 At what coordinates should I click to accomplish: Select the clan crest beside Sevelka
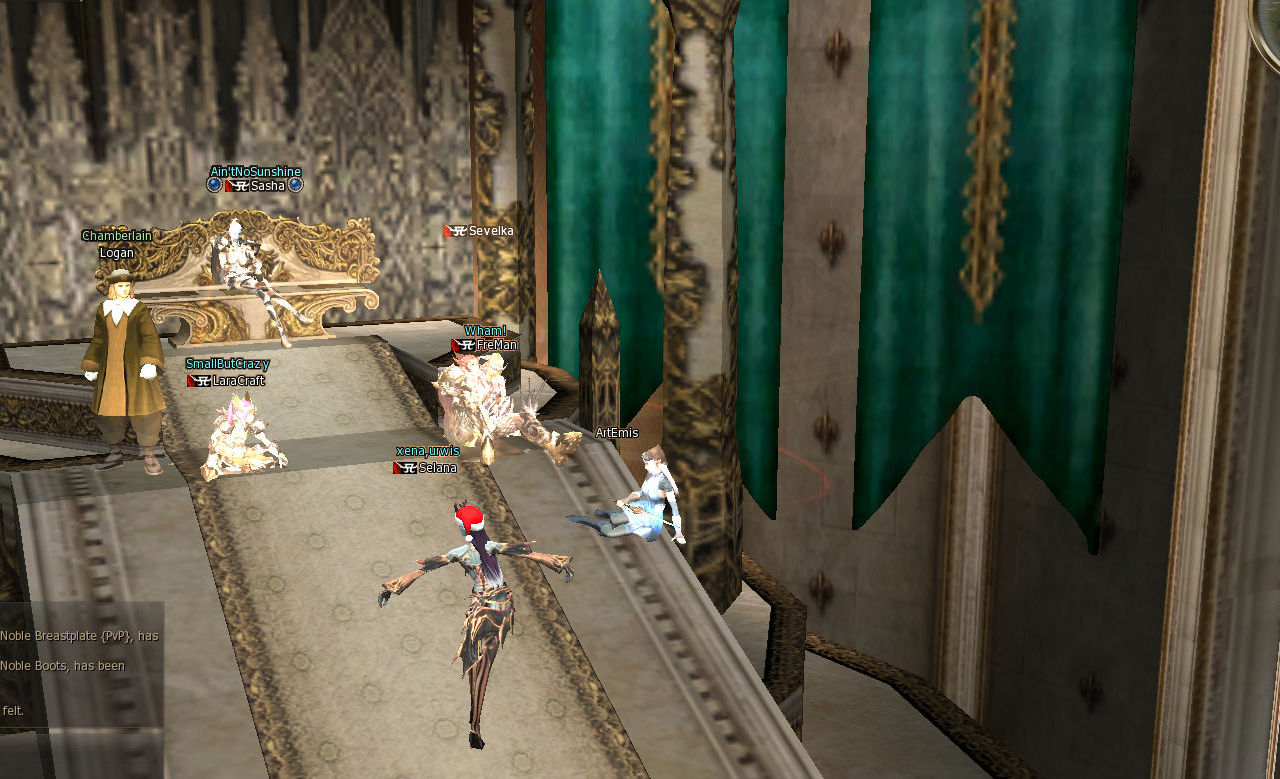point(459,231)
